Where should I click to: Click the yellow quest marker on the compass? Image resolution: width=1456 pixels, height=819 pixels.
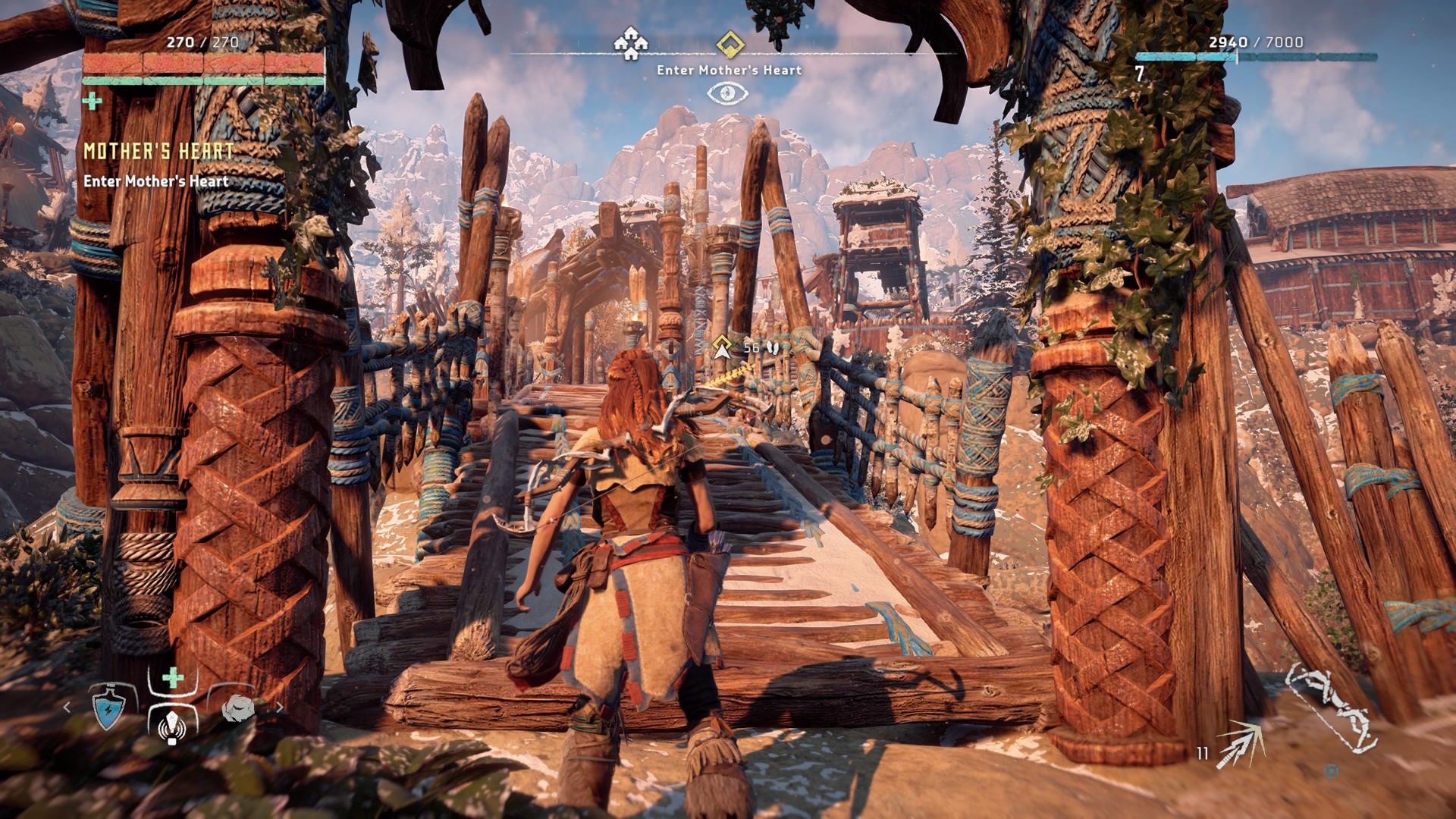coord(730,44)
